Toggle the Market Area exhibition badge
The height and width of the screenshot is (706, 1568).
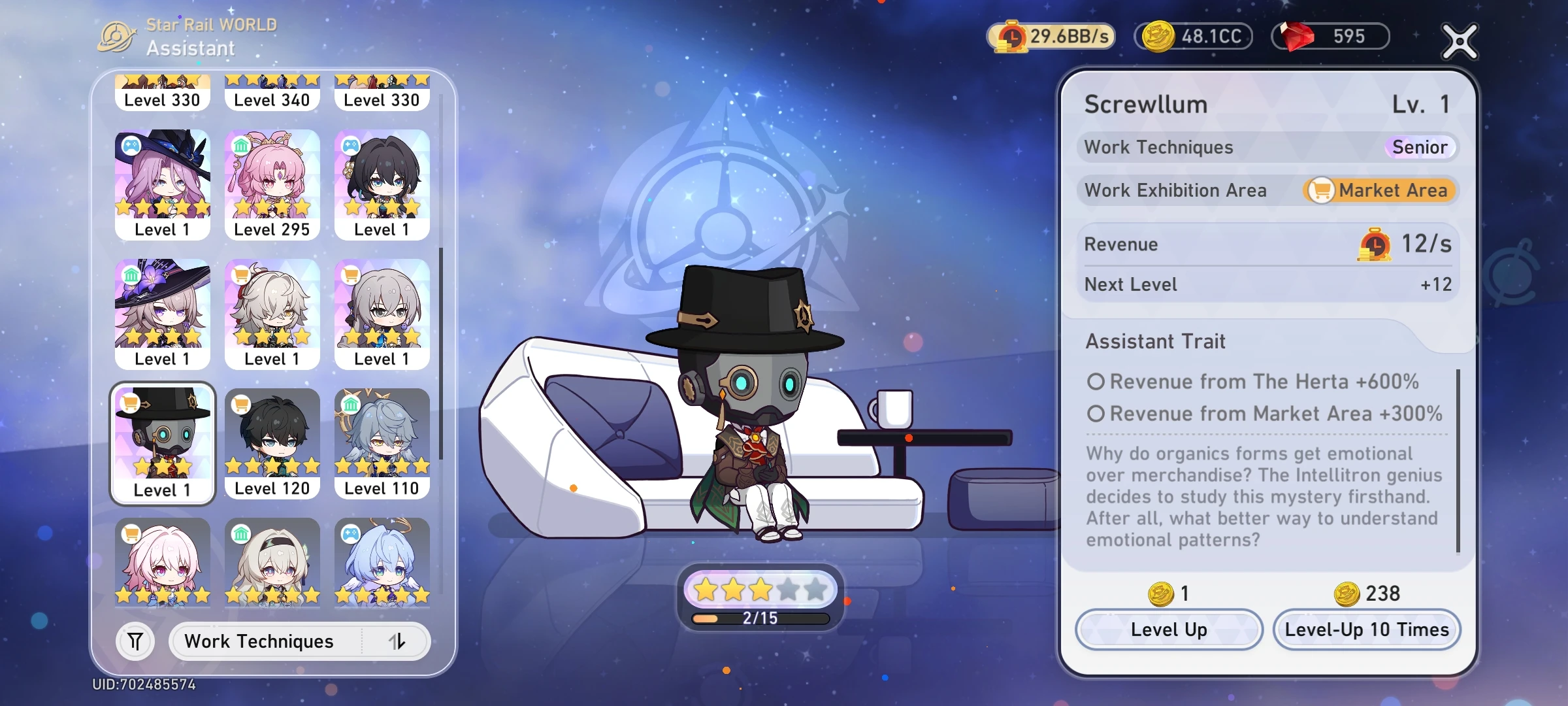(x=1379, y=190)
